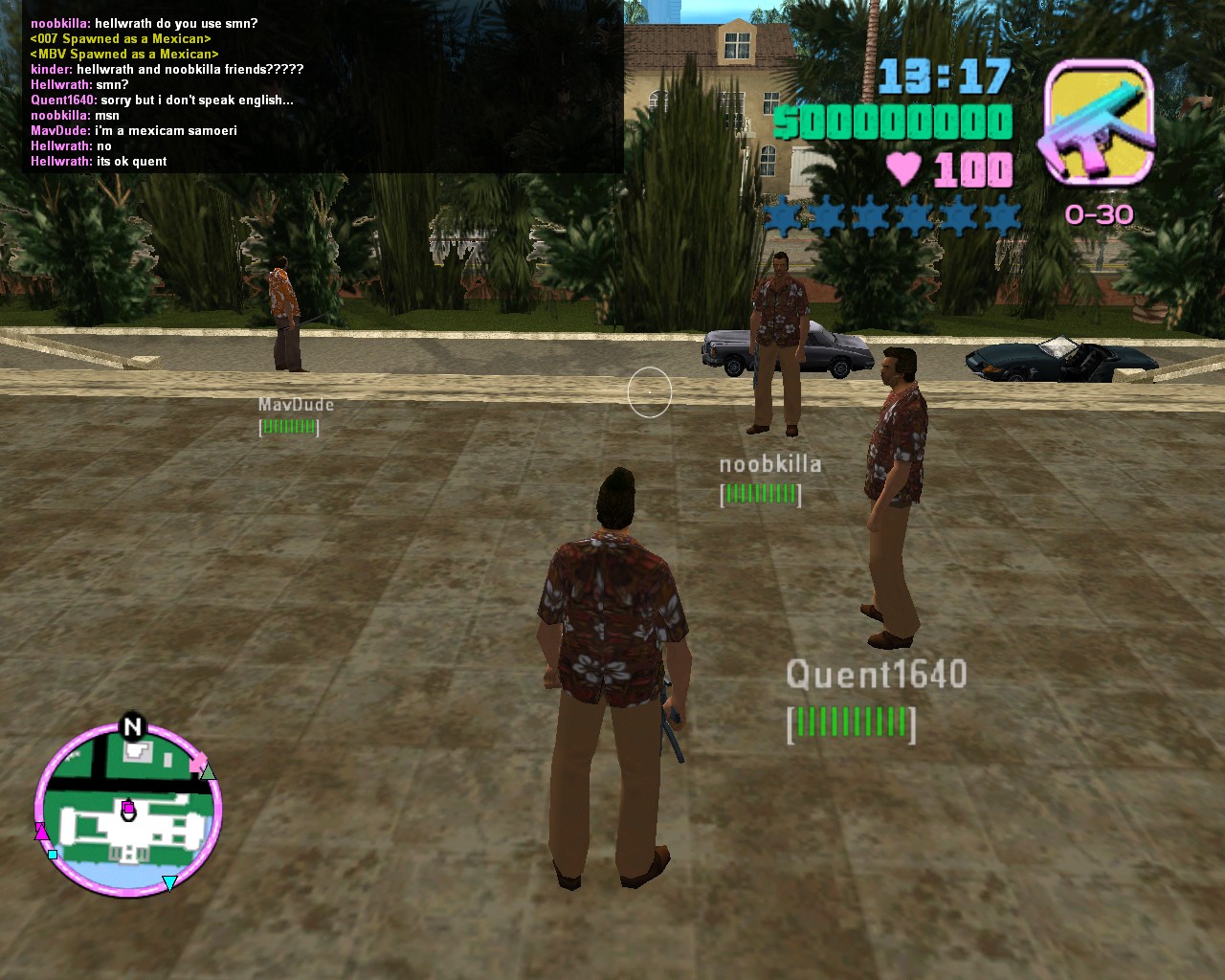
Task: Select the Quent1640 player name tag
Action: pos(876,675)
